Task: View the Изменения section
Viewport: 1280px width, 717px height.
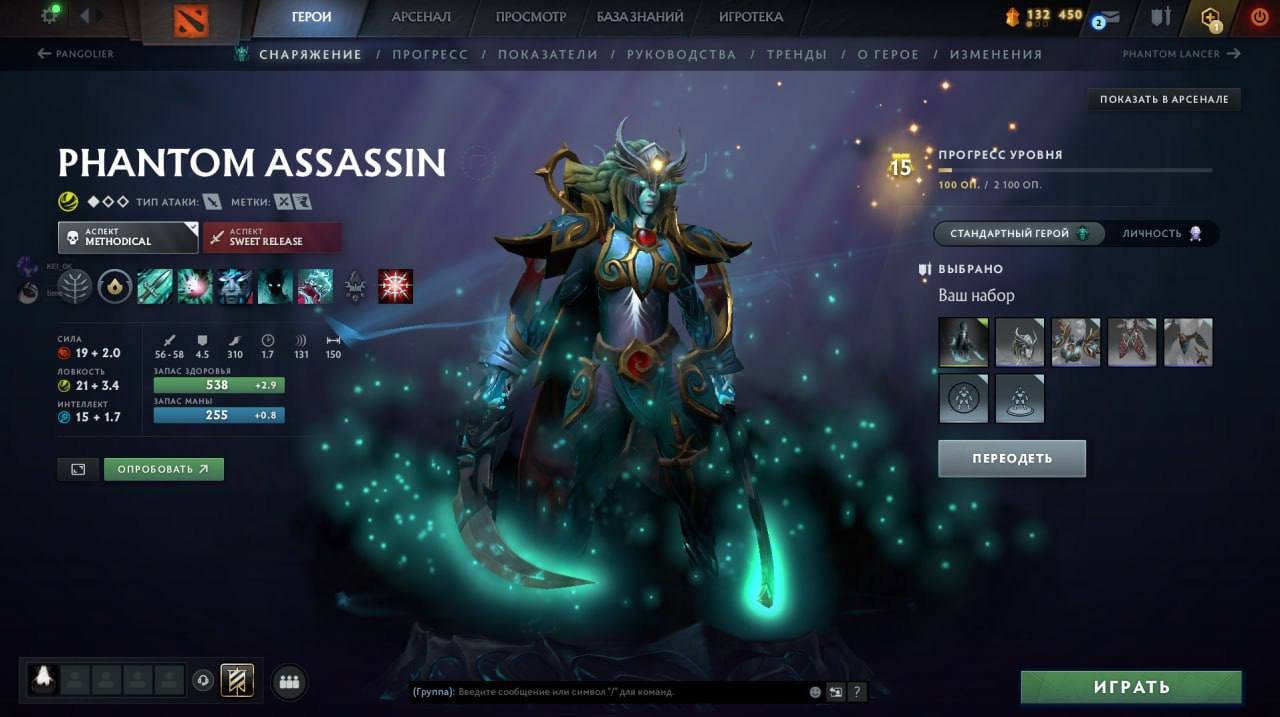Action: tap(995, 54)
